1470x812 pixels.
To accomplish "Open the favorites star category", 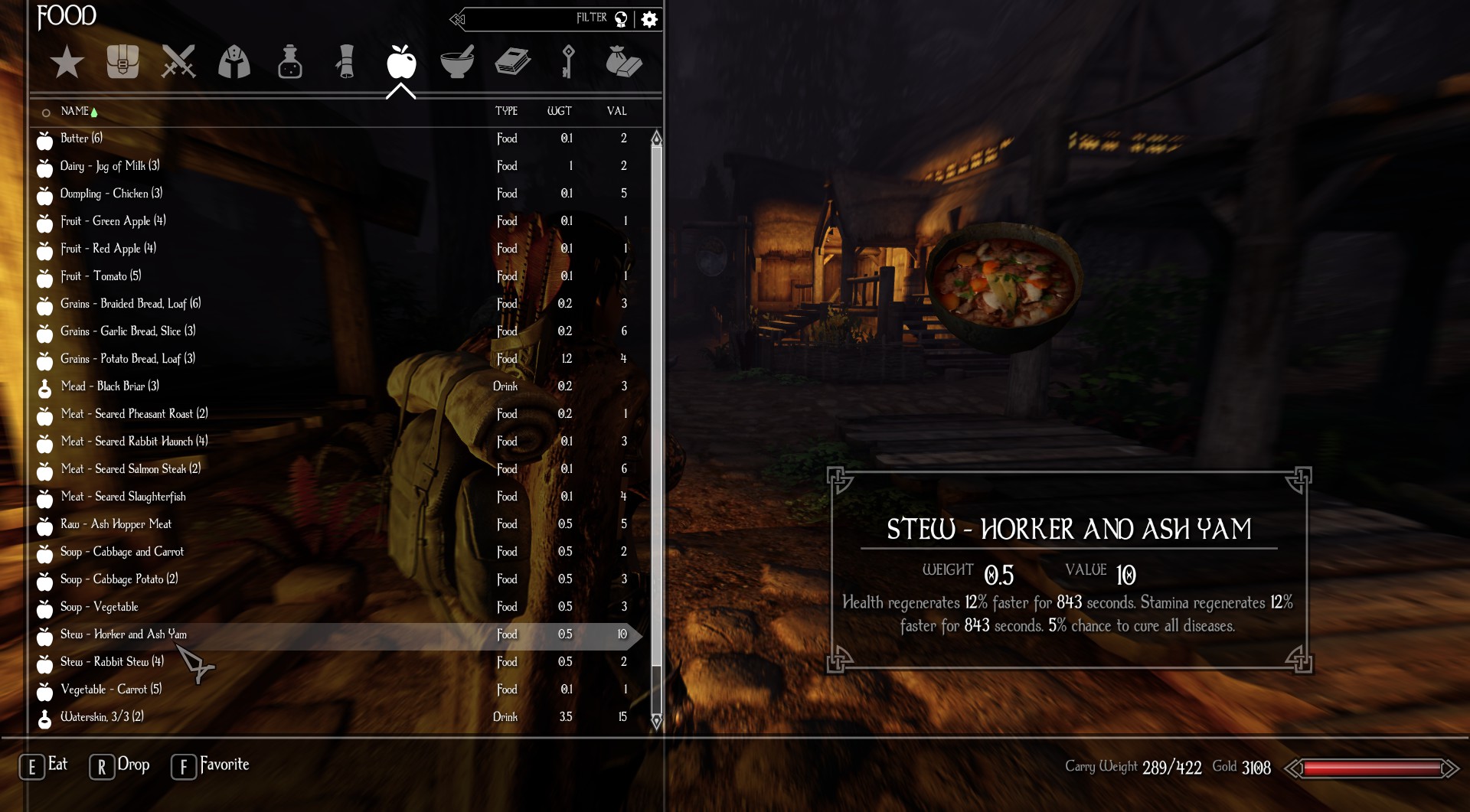I will [x=67, y=62].
